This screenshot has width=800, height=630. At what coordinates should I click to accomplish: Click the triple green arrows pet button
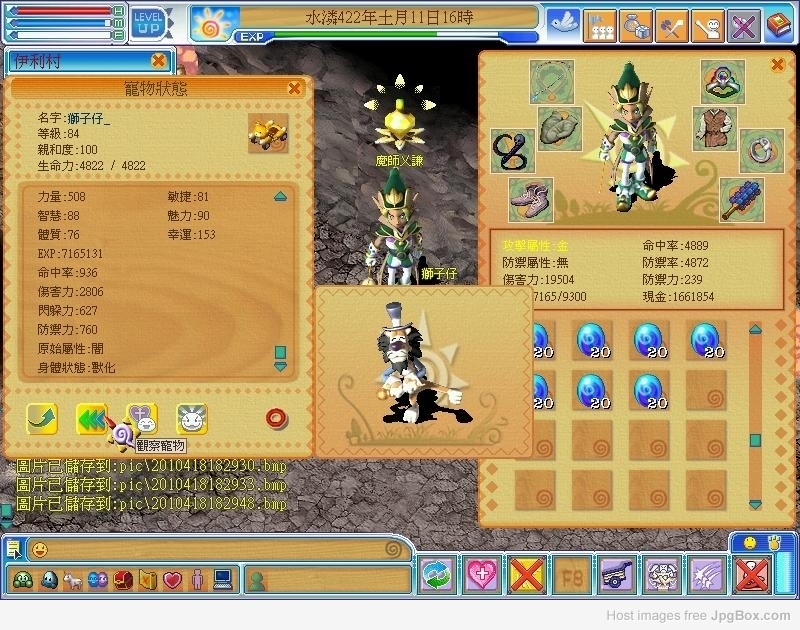(x=92, y=419)
